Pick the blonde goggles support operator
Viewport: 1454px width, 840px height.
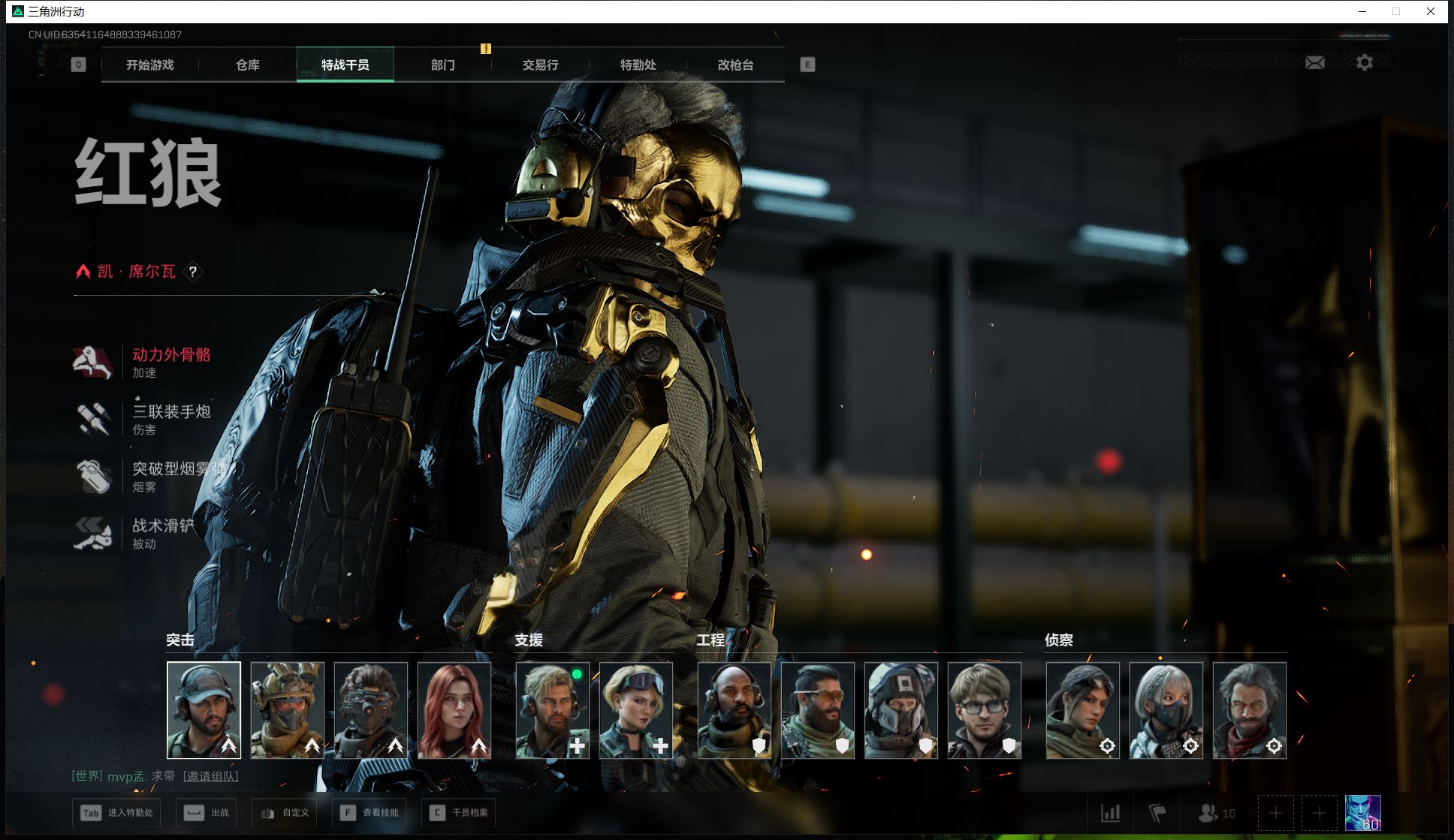[636, 710]
